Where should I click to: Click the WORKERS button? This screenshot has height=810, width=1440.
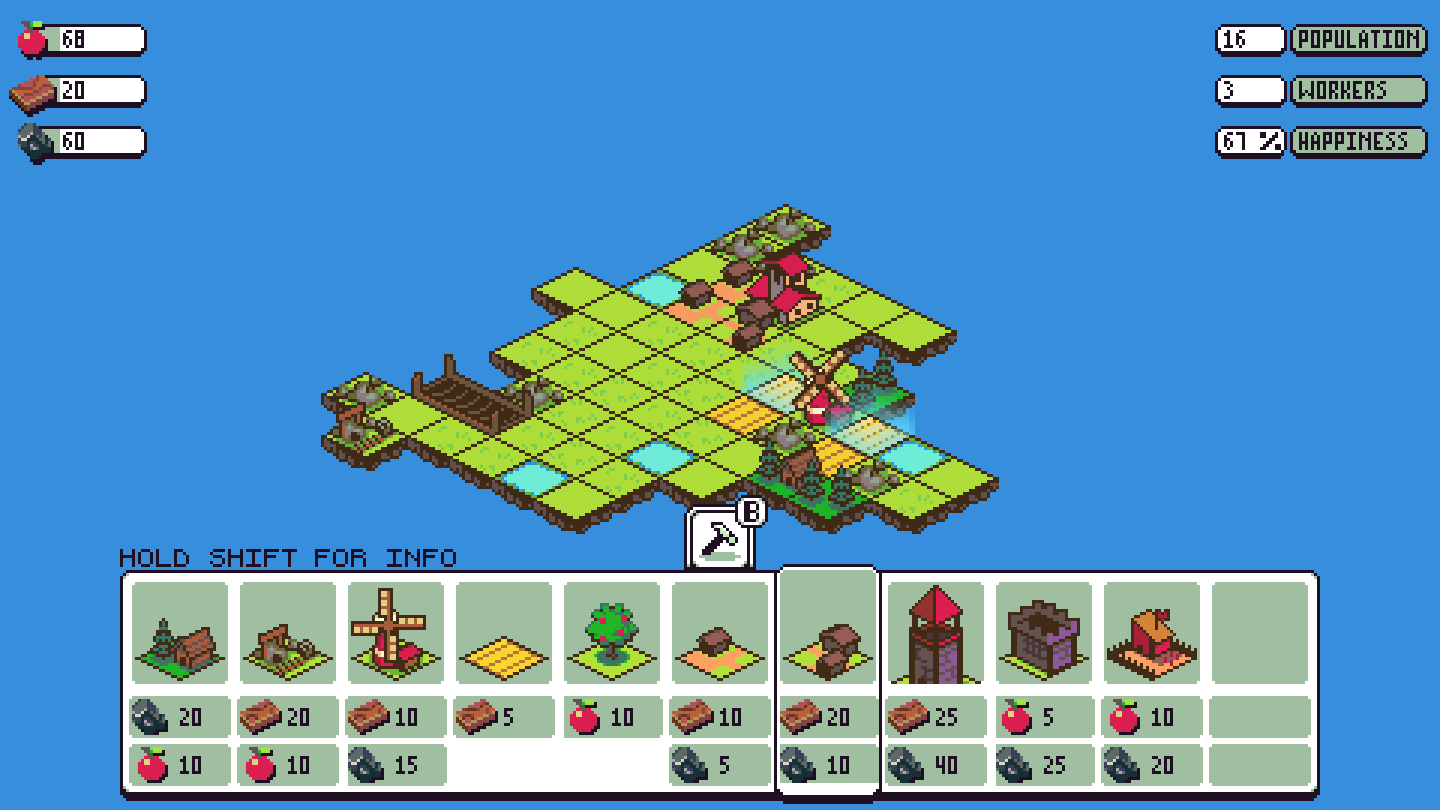tap(1358, 90)
